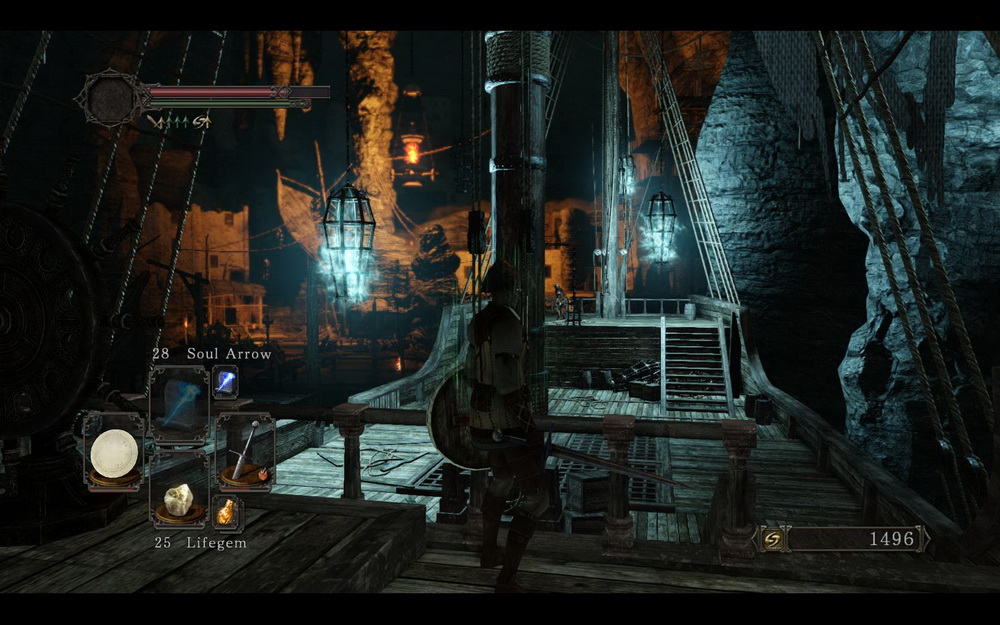Click the small orange flask next-item icon
Image resolution: width=1000 pixels, height=625 pixels.
point(225,511)
